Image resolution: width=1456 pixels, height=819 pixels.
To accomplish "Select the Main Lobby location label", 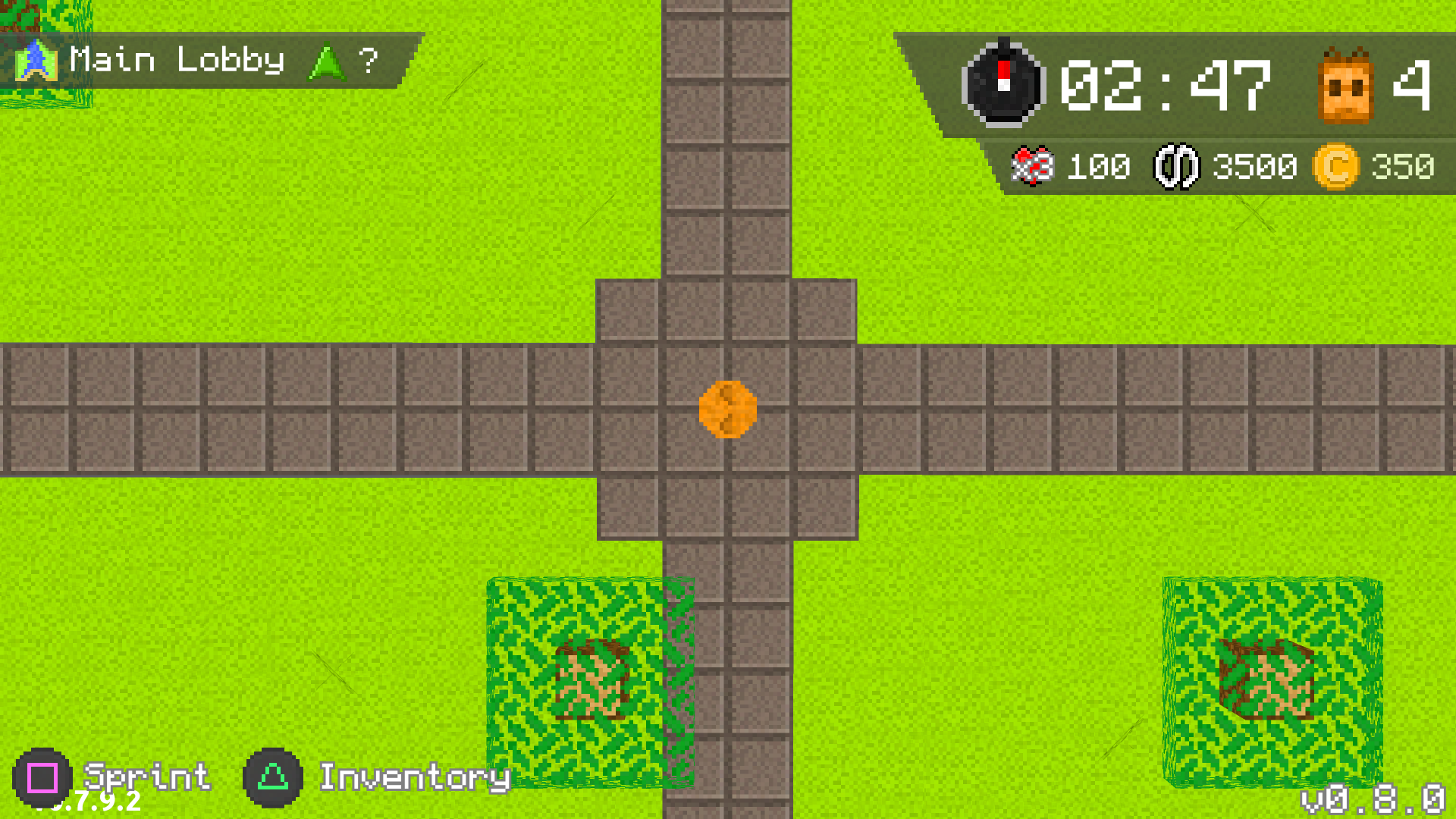I will click(x=177, y=60).
